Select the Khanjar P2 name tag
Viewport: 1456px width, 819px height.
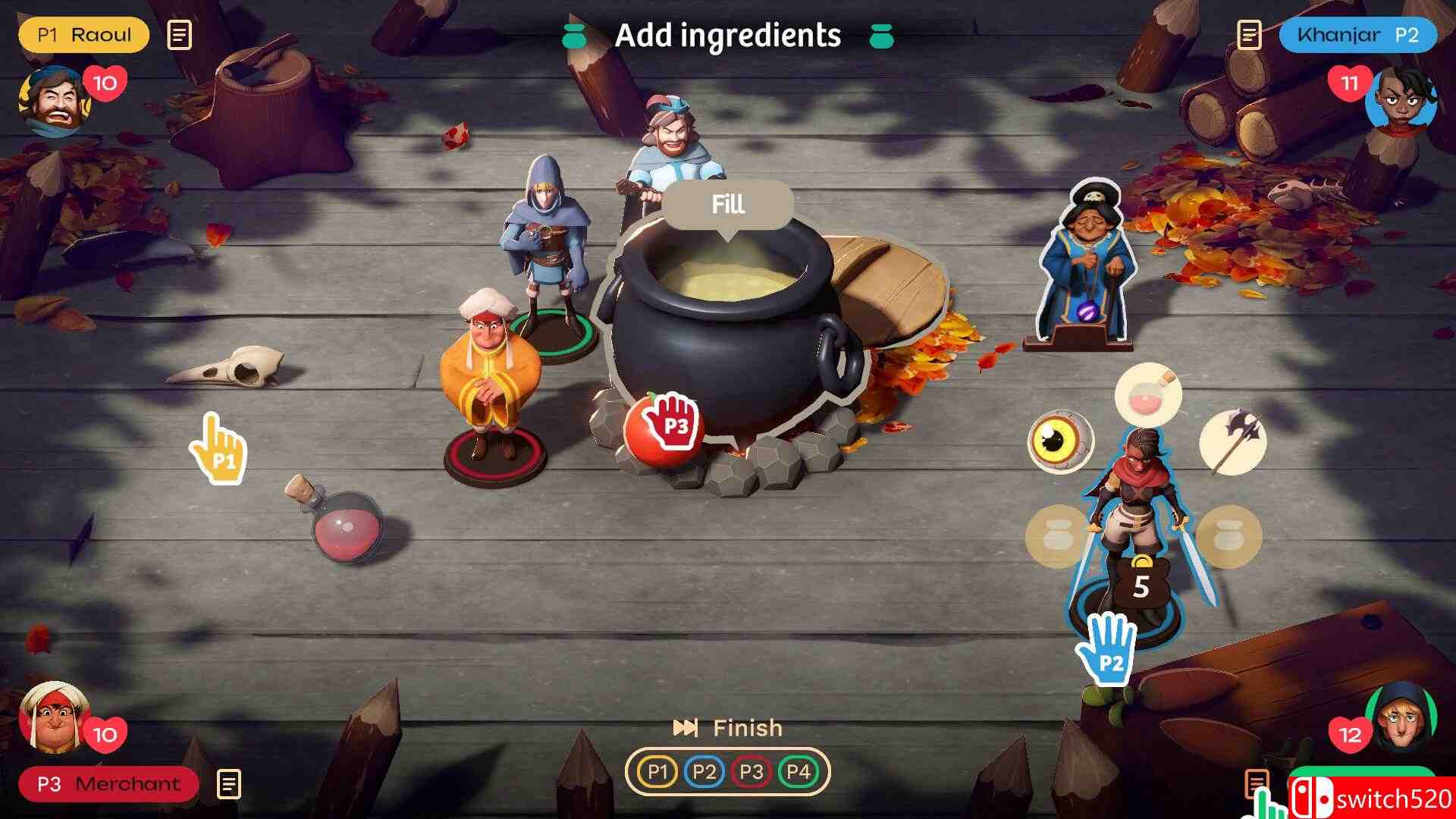coord(1357,35)
